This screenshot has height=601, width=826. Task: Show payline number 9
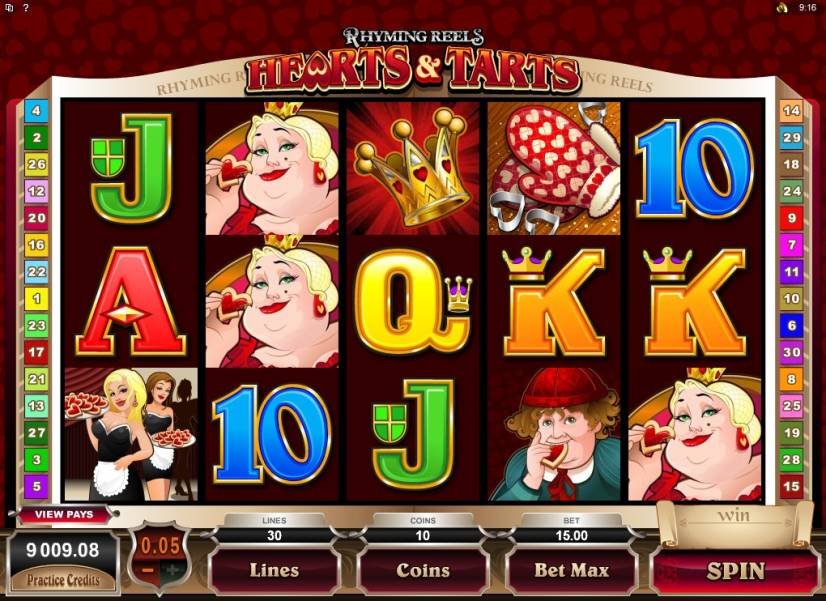[791, 218]
